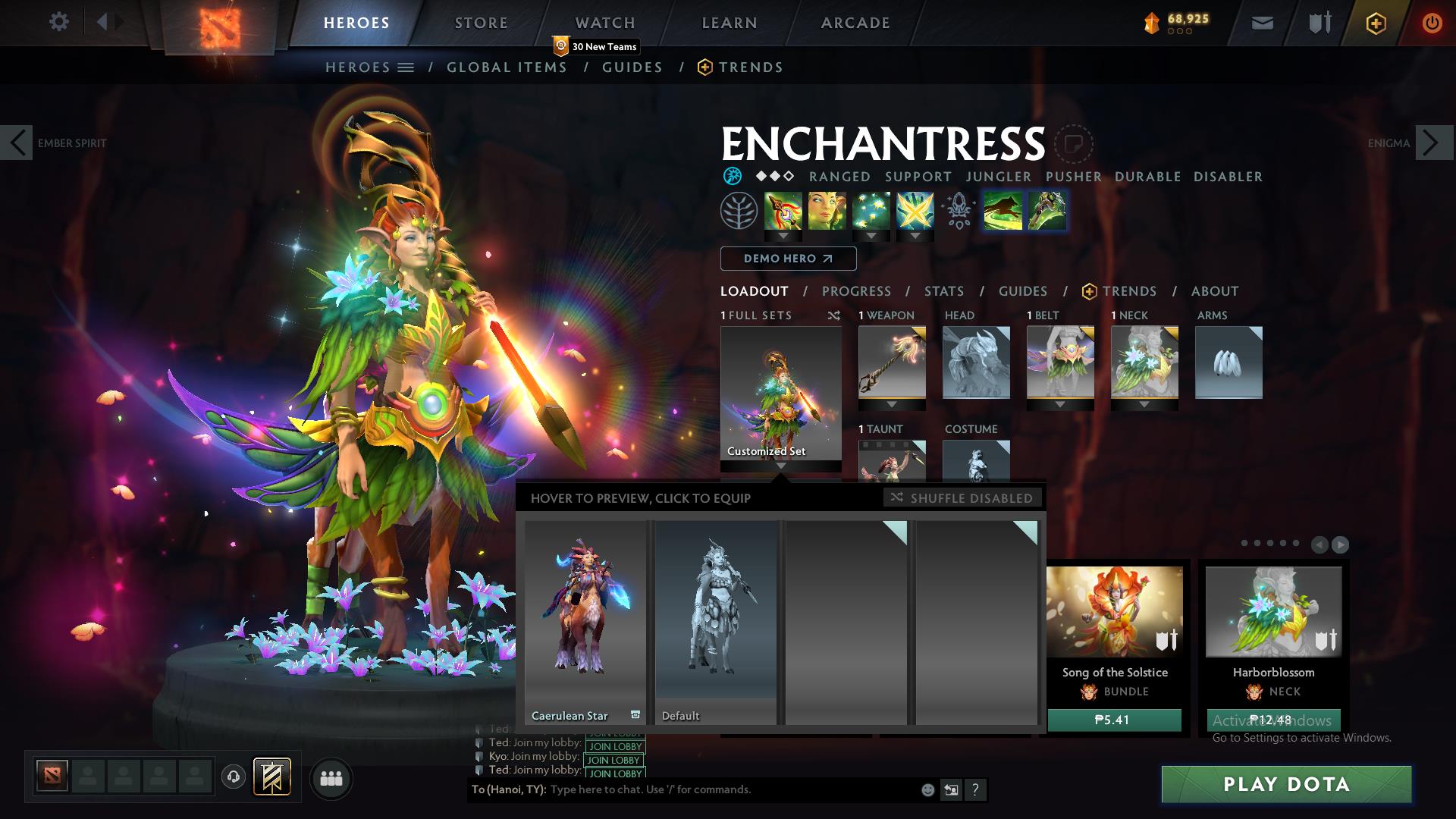
Task: Toggle shuffle for Full Sets loadout
Action: pos(834,315)
